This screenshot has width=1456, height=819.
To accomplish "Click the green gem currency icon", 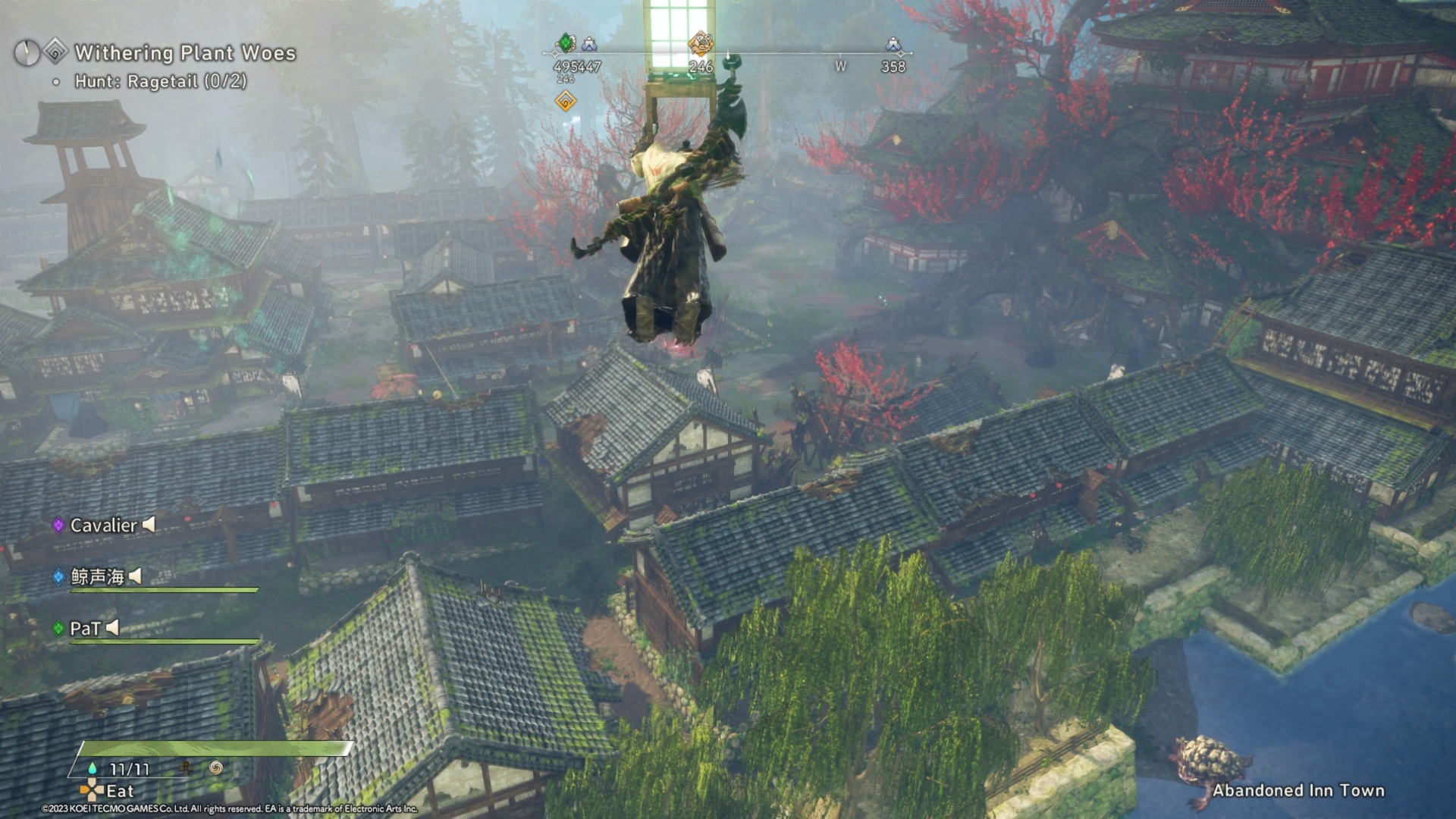I will (566, 42).
